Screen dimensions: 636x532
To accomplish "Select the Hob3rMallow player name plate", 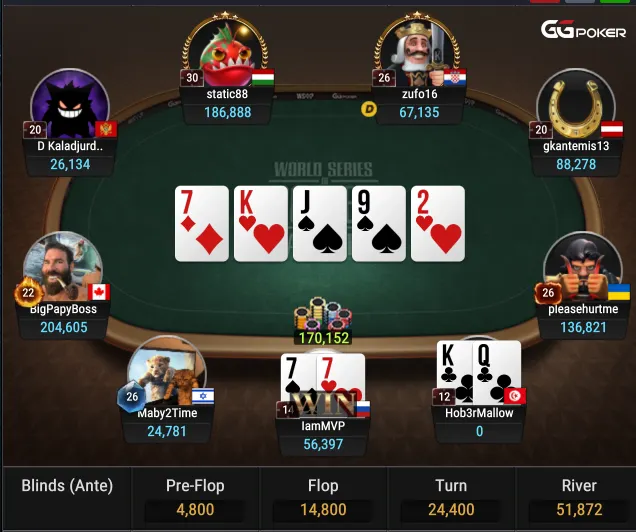I will pos(479,421).
